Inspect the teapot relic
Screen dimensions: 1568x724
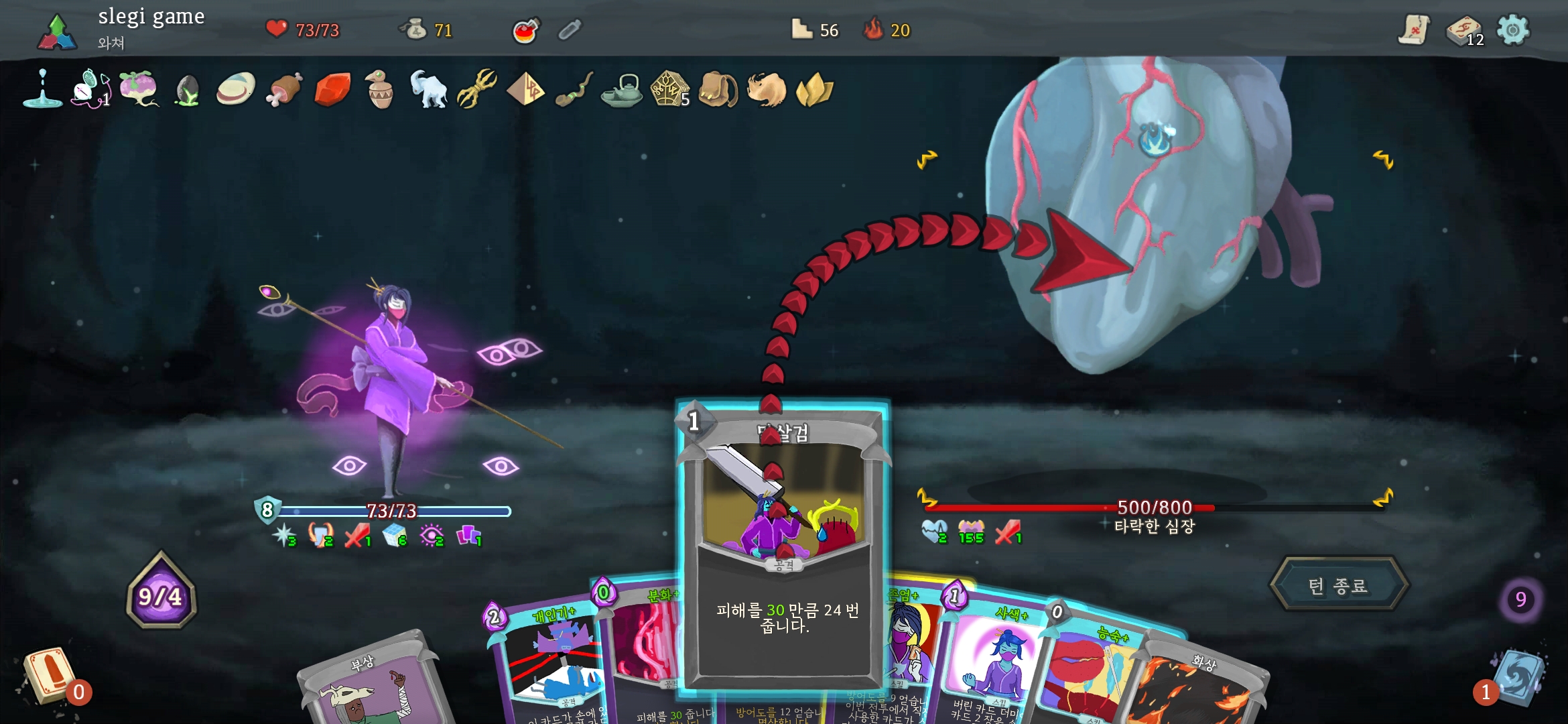pos(621,90)
